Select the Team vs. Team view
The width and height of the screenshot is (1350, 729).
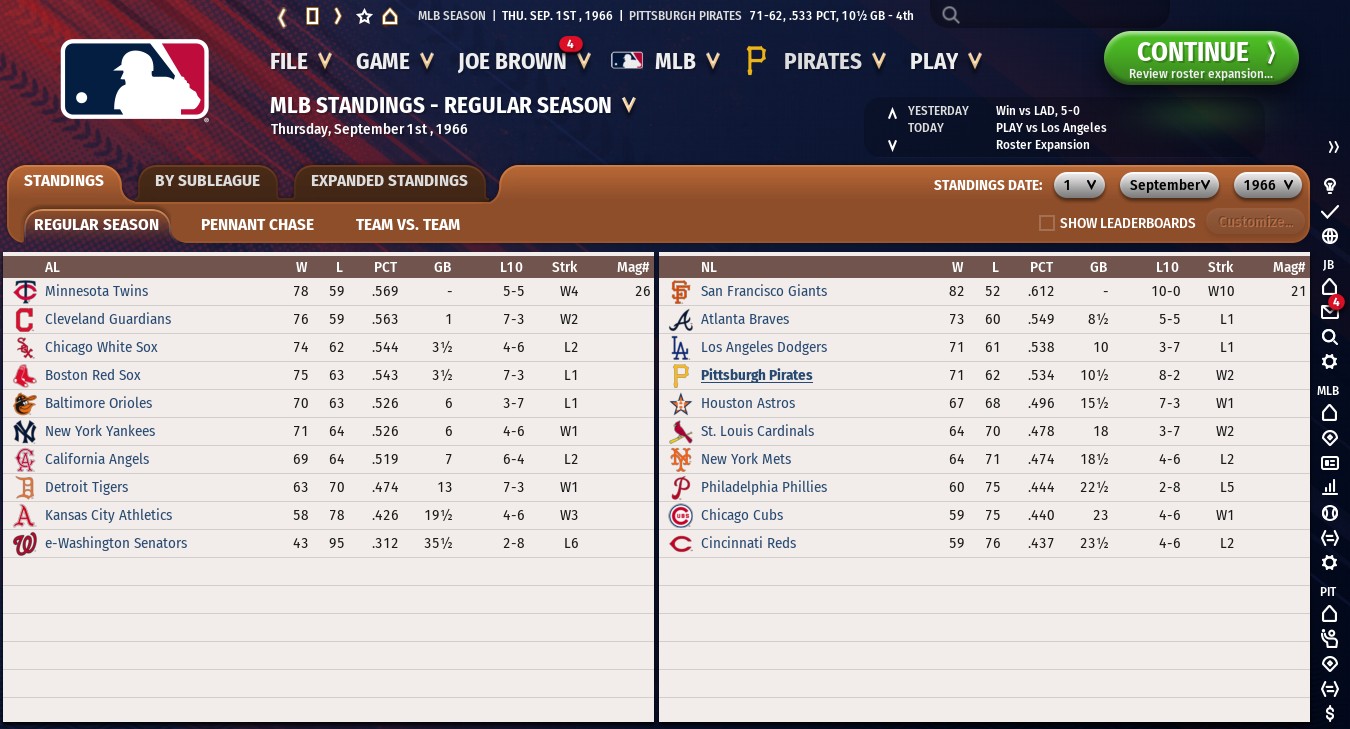click(x=408, y=224)
